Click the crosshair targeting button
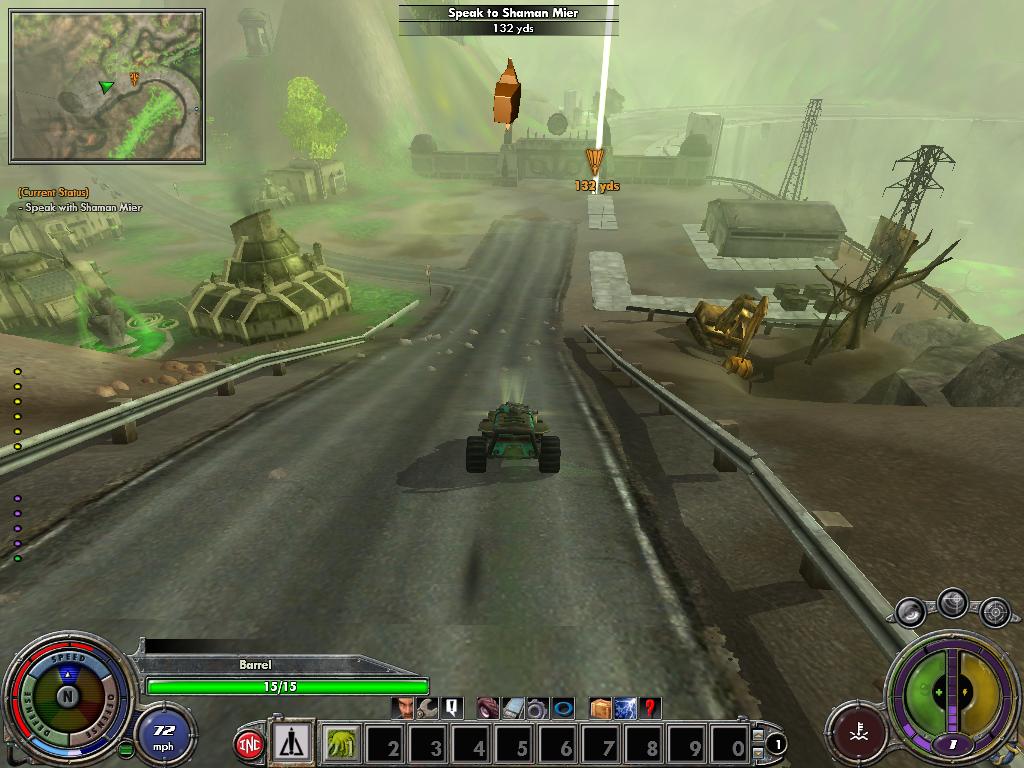This screenshot has width=1024, height=768. pyautogui.click(x=994, y=610)
